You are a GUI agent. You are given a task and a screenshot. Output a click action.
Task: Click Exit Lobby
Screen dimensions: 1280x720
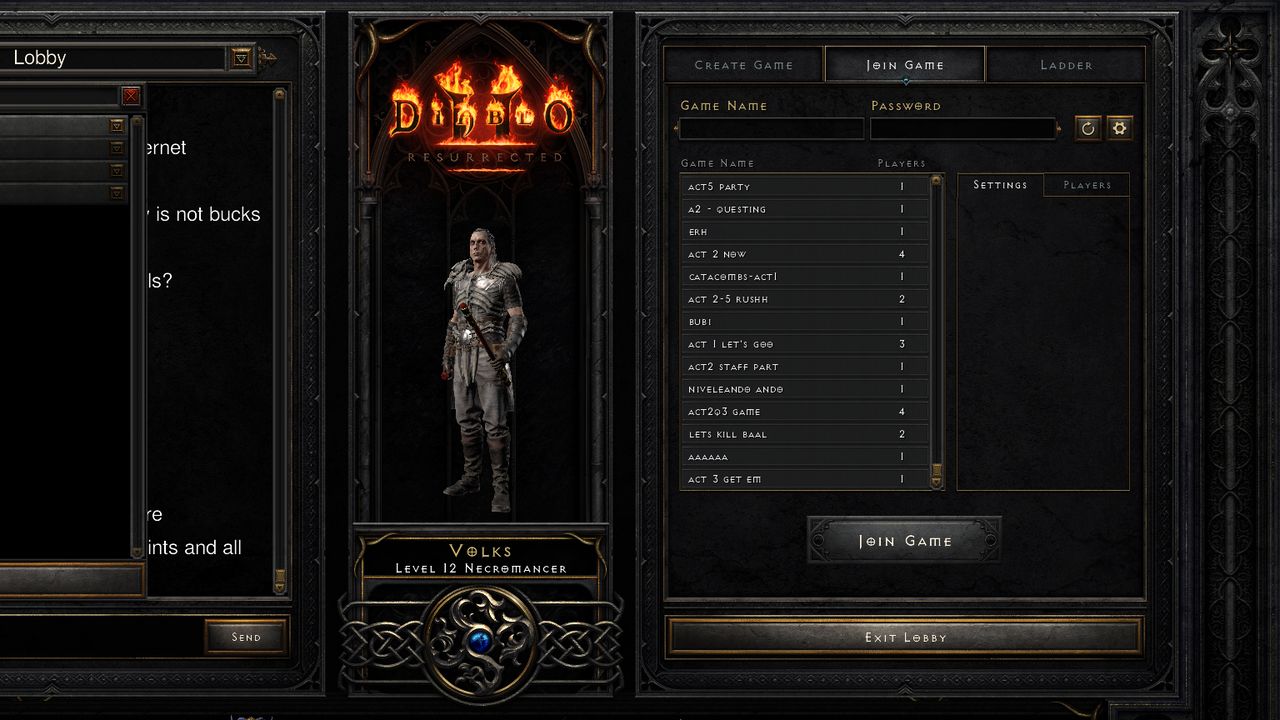pyautogui.click(x=905, y=637)
